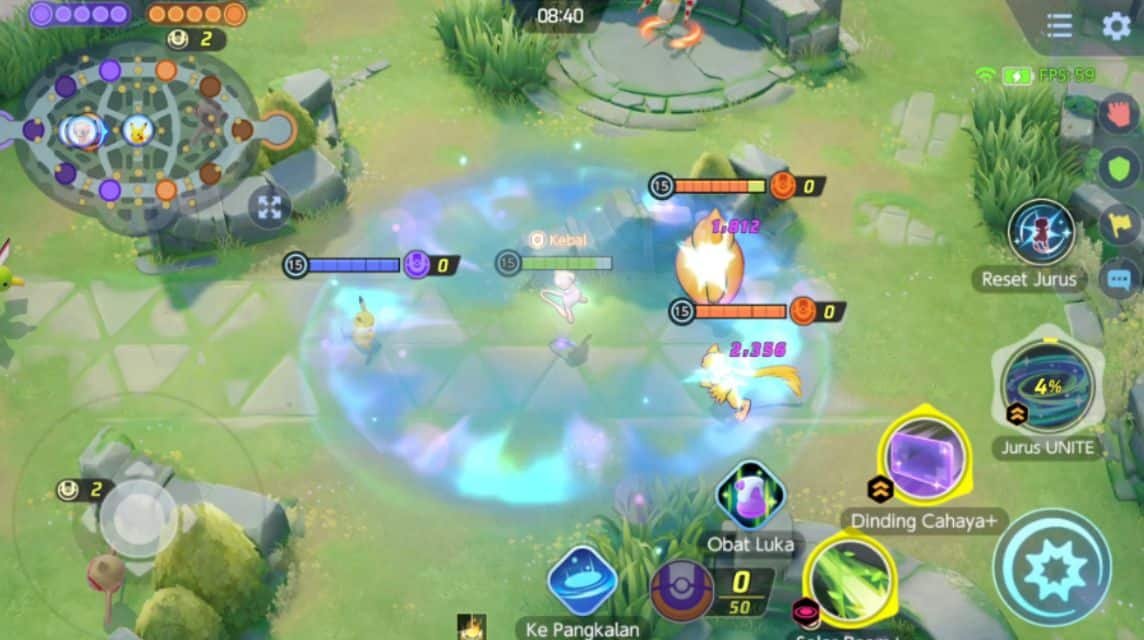Viewport: 1144px width, 640px height.
Task: Use the Obat Luka healing item
Action: click(x=750, y=496)
